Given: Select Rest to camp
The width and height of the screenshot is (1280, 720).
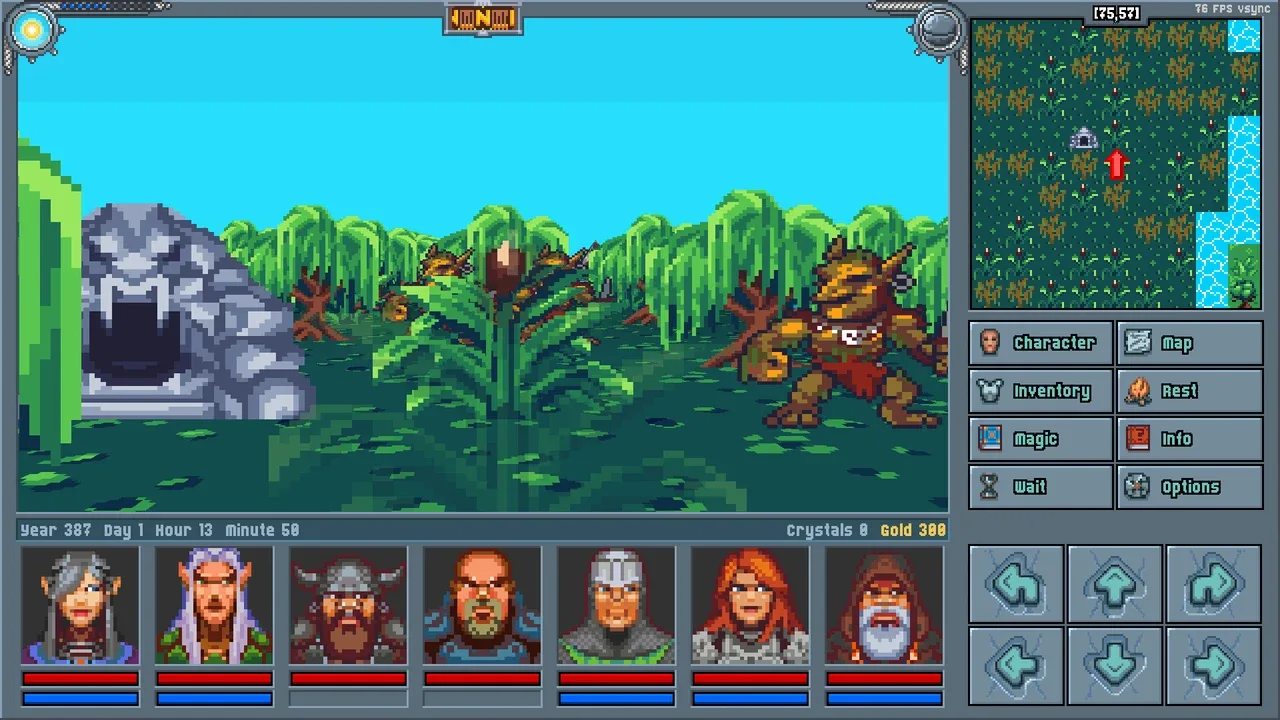Looking at the screenshot, I should (1189, 391).
